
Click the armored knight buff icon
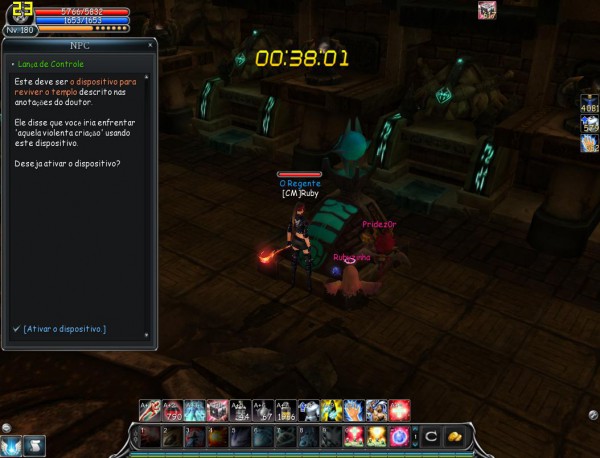(x=307, y=410)
